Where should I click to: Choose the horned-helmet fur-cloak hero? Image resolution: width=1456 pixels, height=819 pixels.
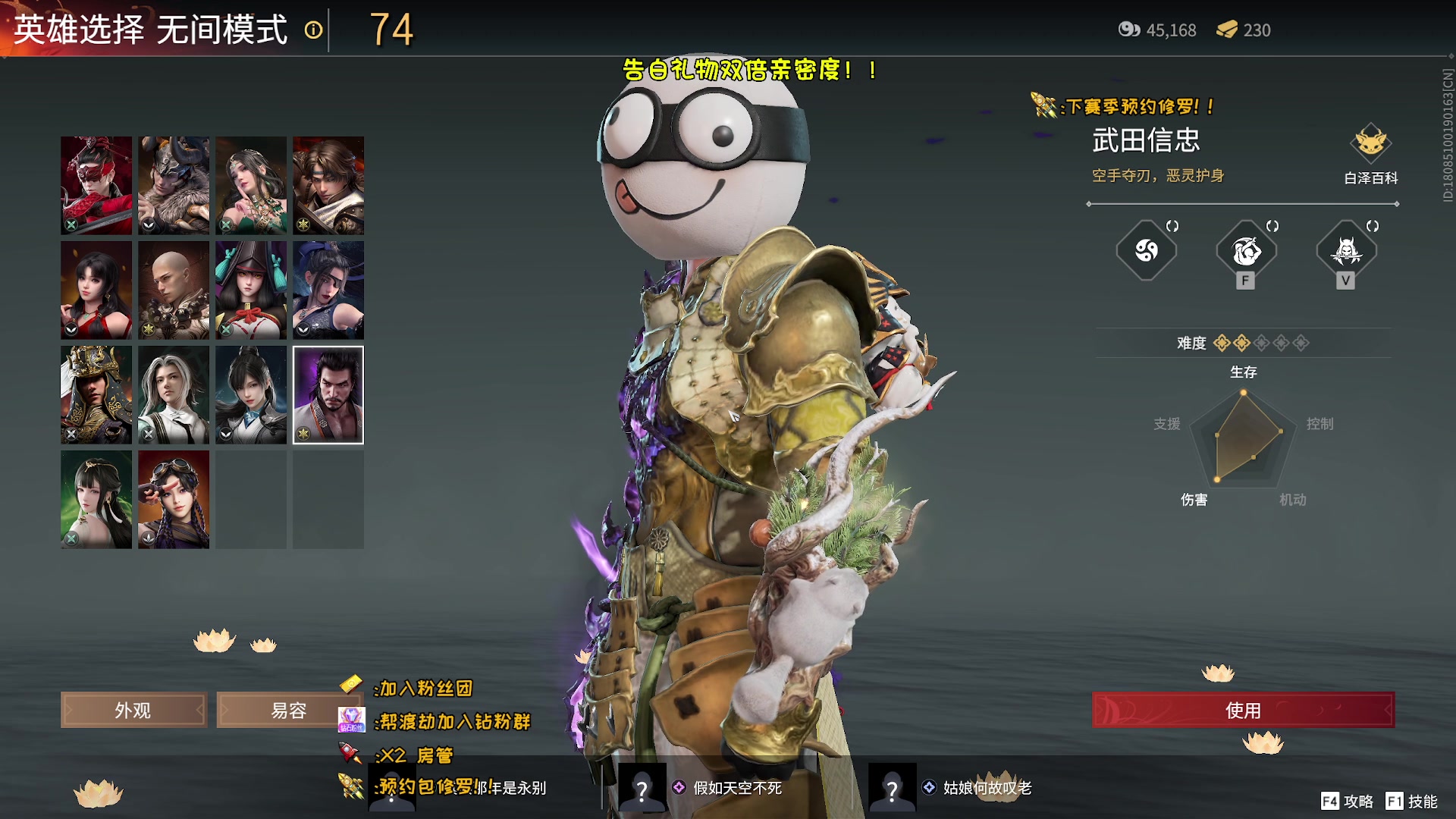(174, 185)
